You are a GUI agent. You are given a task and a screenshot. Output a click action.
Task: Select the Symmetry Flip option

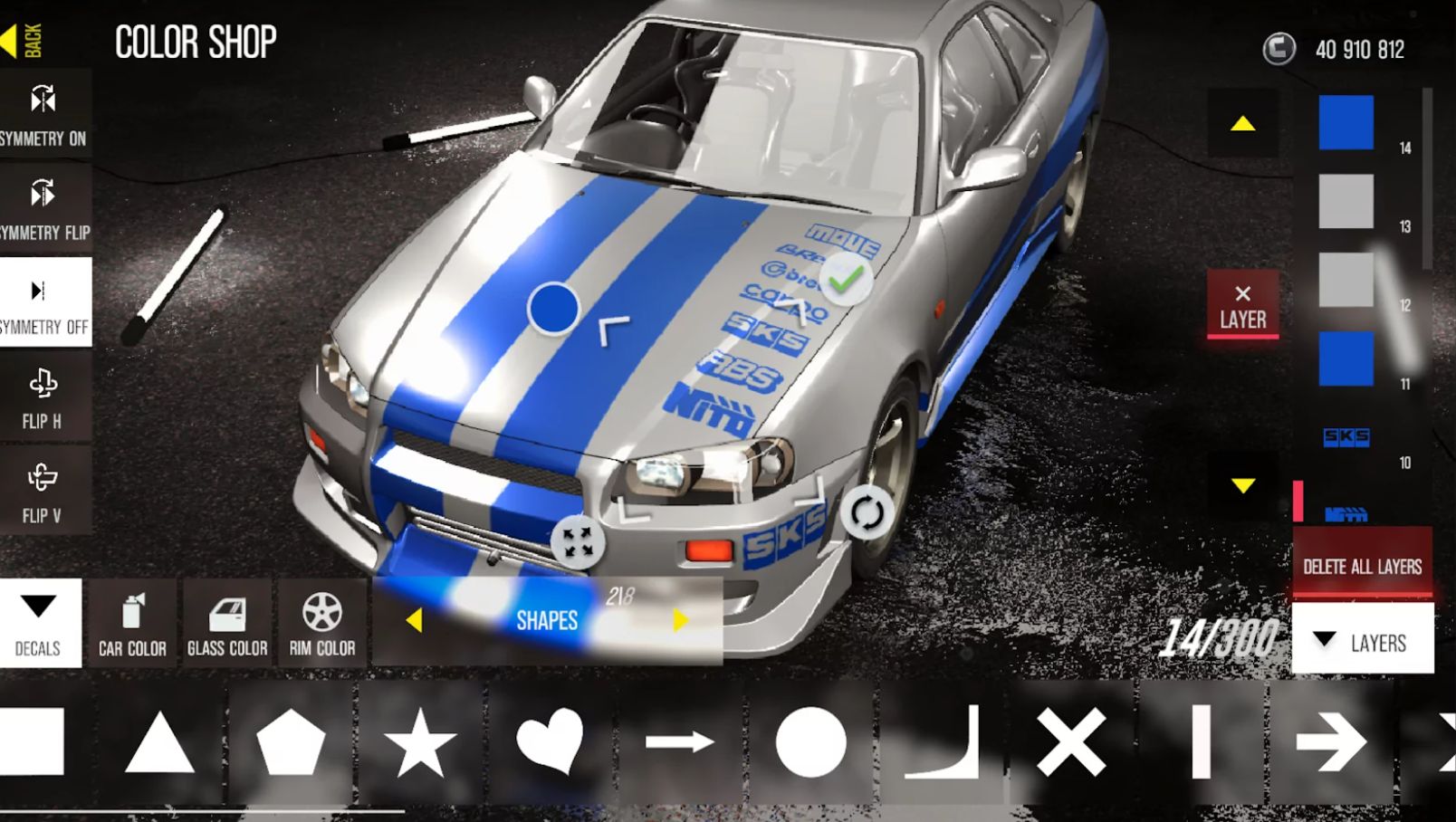point(43,209)
